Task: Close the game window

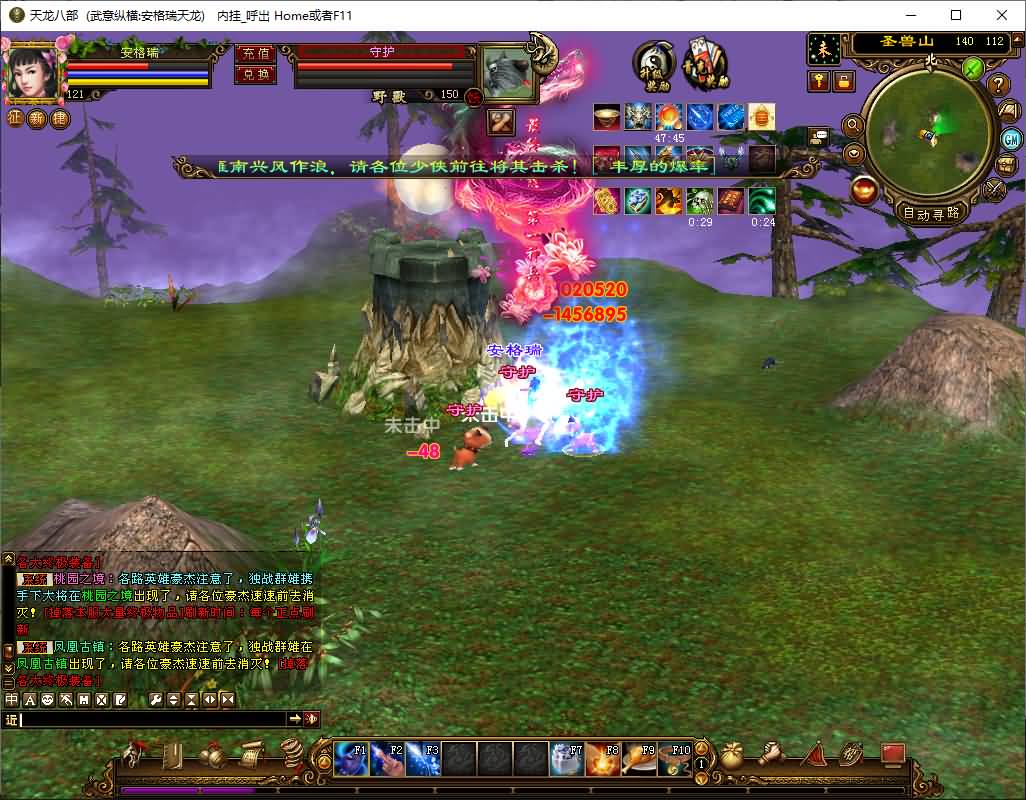Action: point(1002,15)
